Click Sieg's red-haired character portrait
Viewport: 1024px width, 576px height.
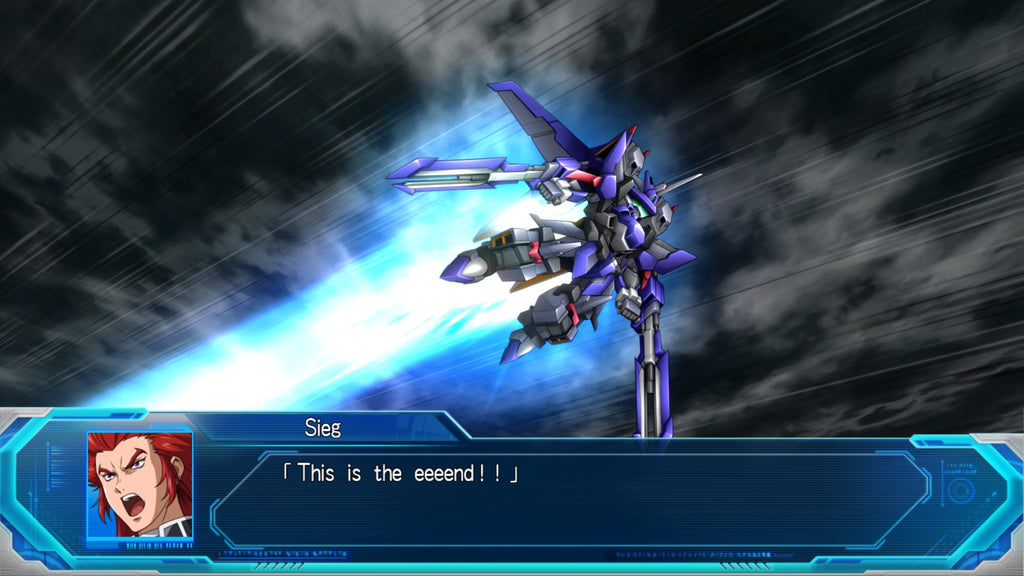(x=139, y=485)
